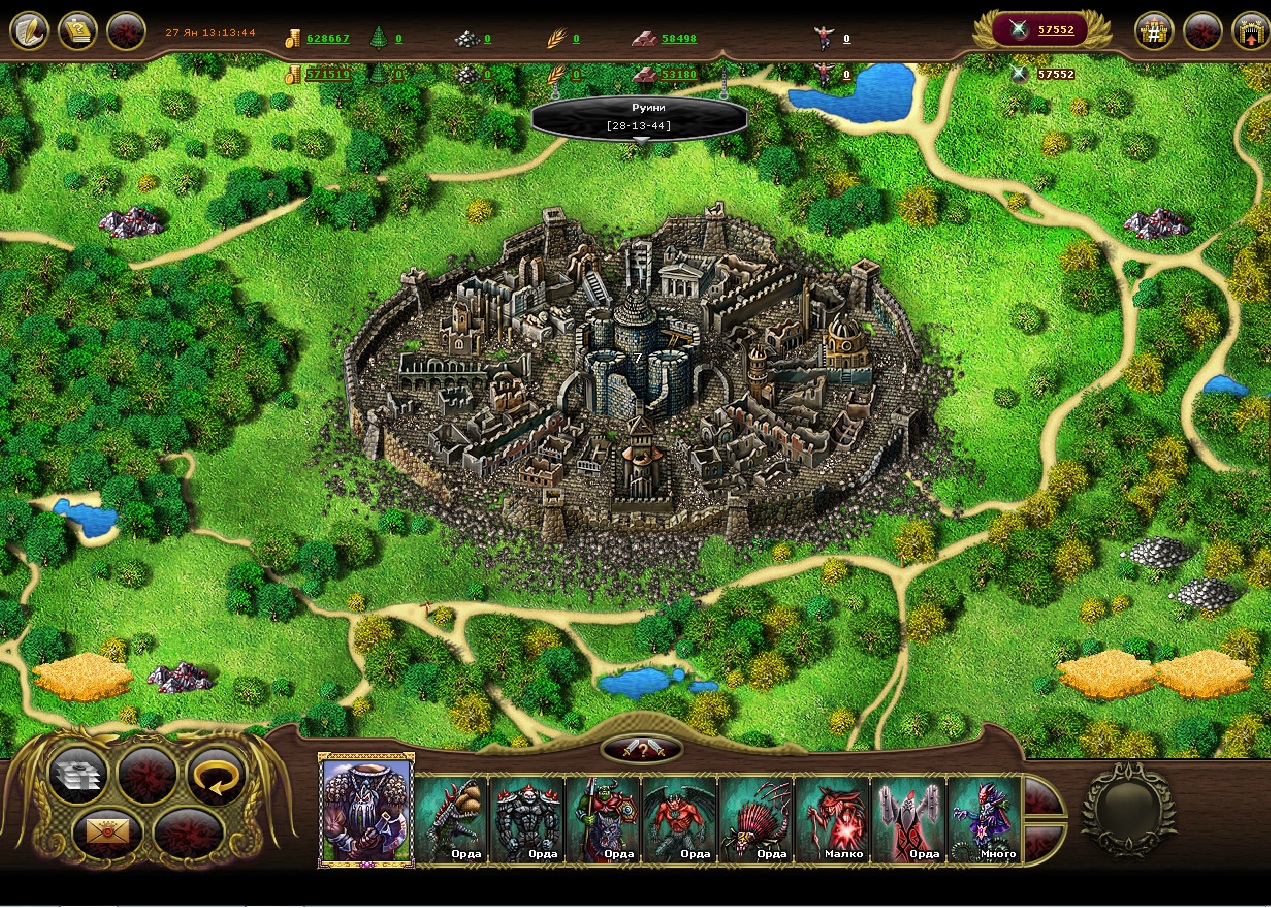Select the gray stone golem unit
This screenshot has width=1271, height=908.
click(527, 819)
